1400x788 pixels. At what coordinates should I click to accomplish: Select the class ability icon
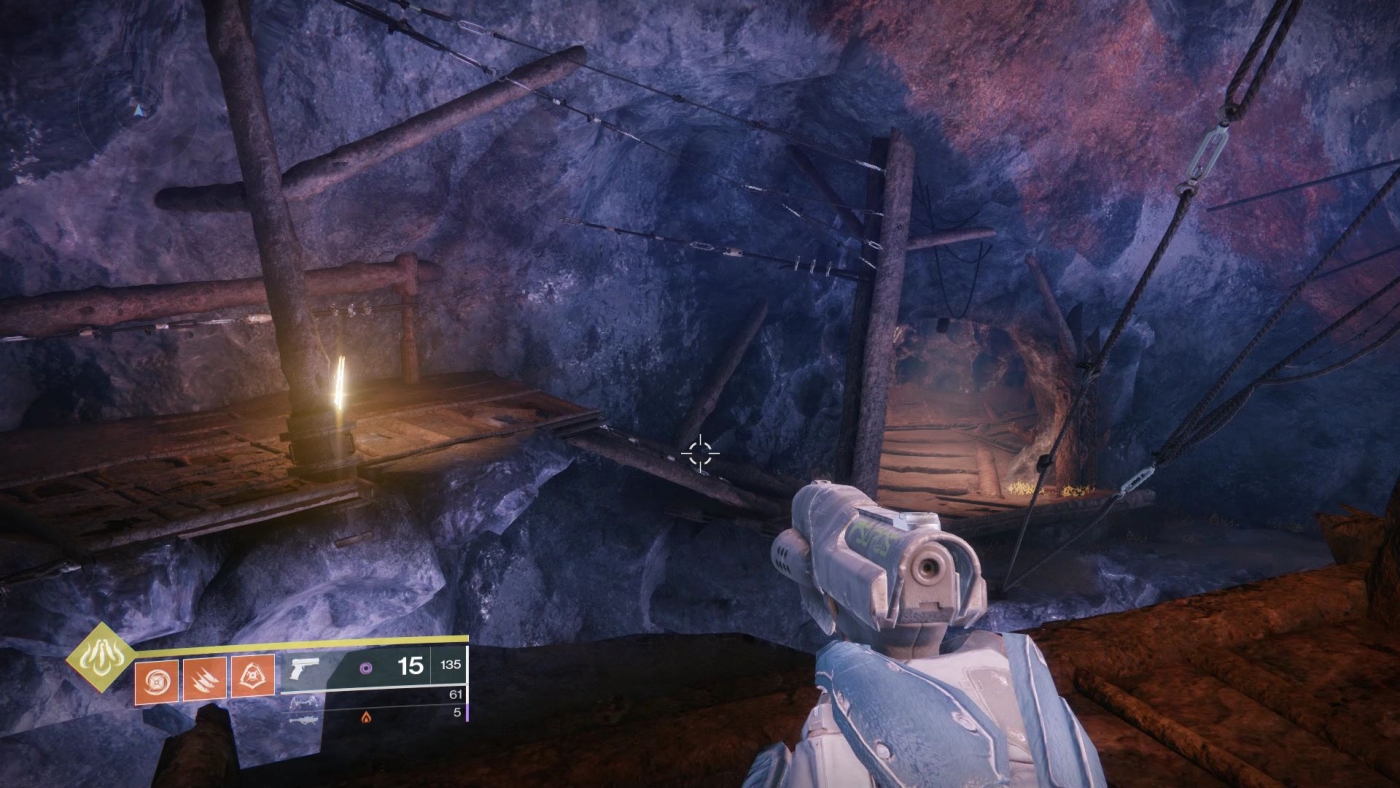tap(252, 674)
